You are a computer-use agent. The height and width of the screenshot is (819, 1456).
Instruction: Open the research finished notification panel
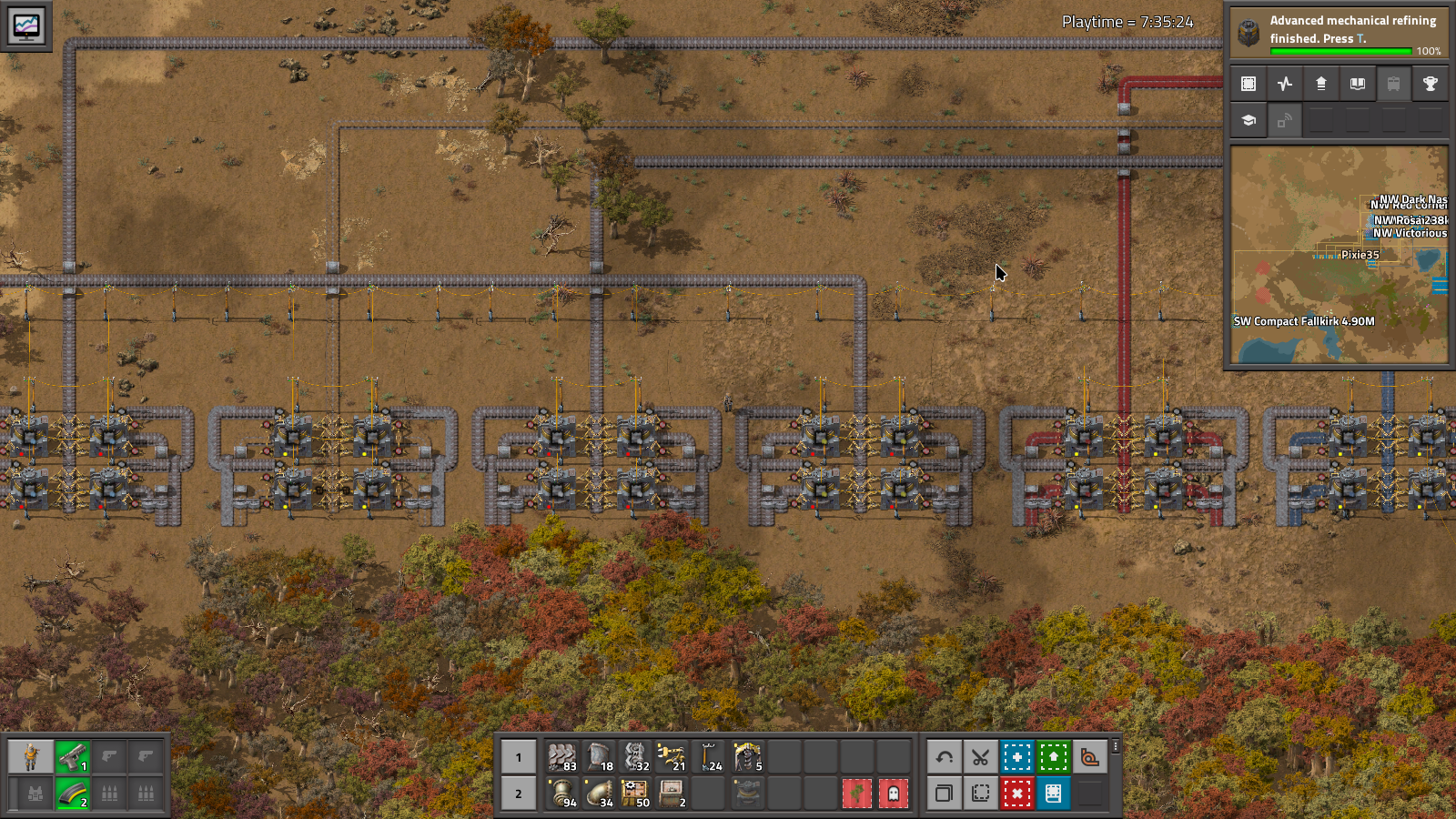[x=1338, y=32]
